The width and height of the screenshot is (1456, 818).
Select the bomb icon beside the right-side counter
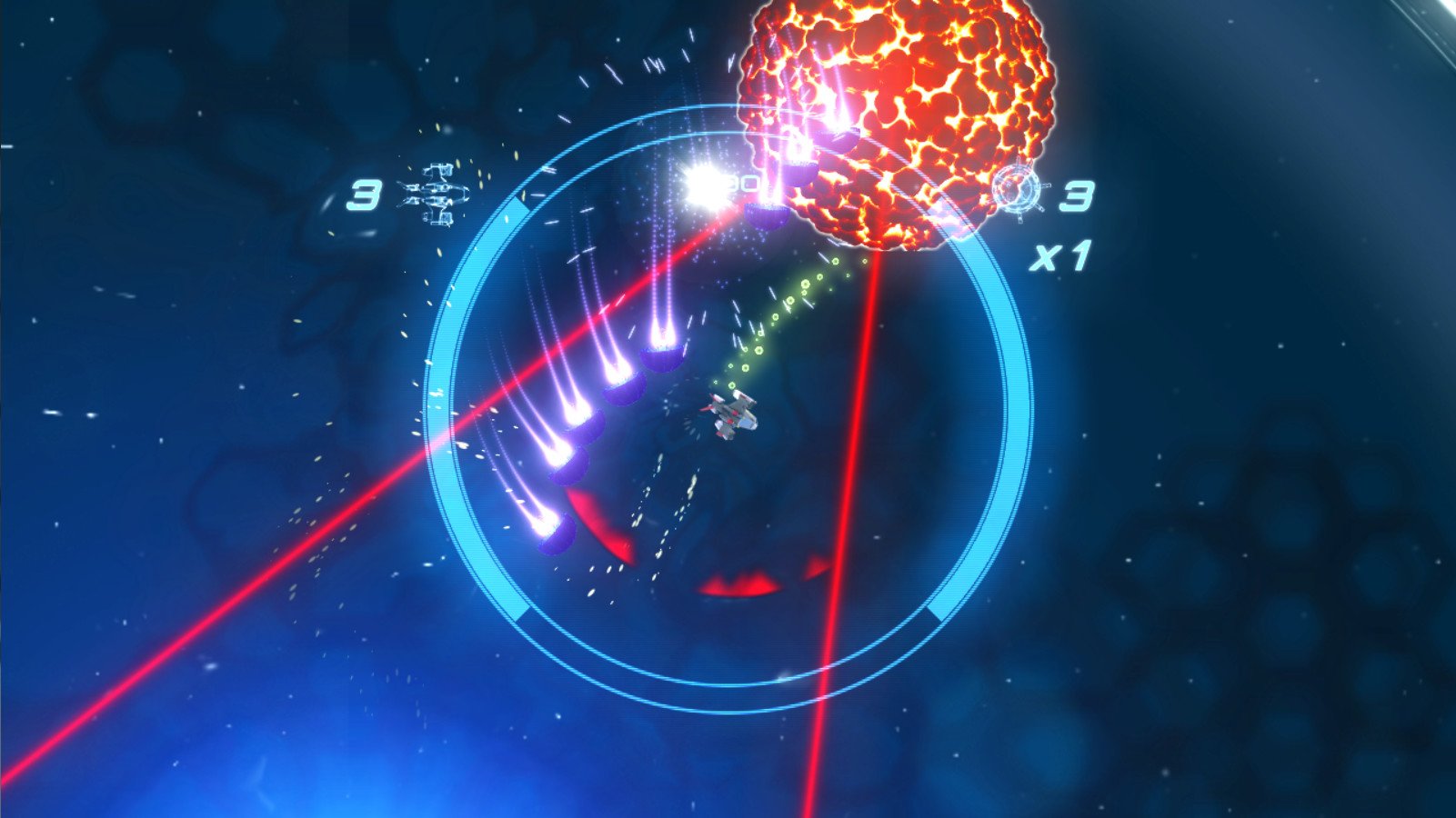click(x=1019, y=191)
